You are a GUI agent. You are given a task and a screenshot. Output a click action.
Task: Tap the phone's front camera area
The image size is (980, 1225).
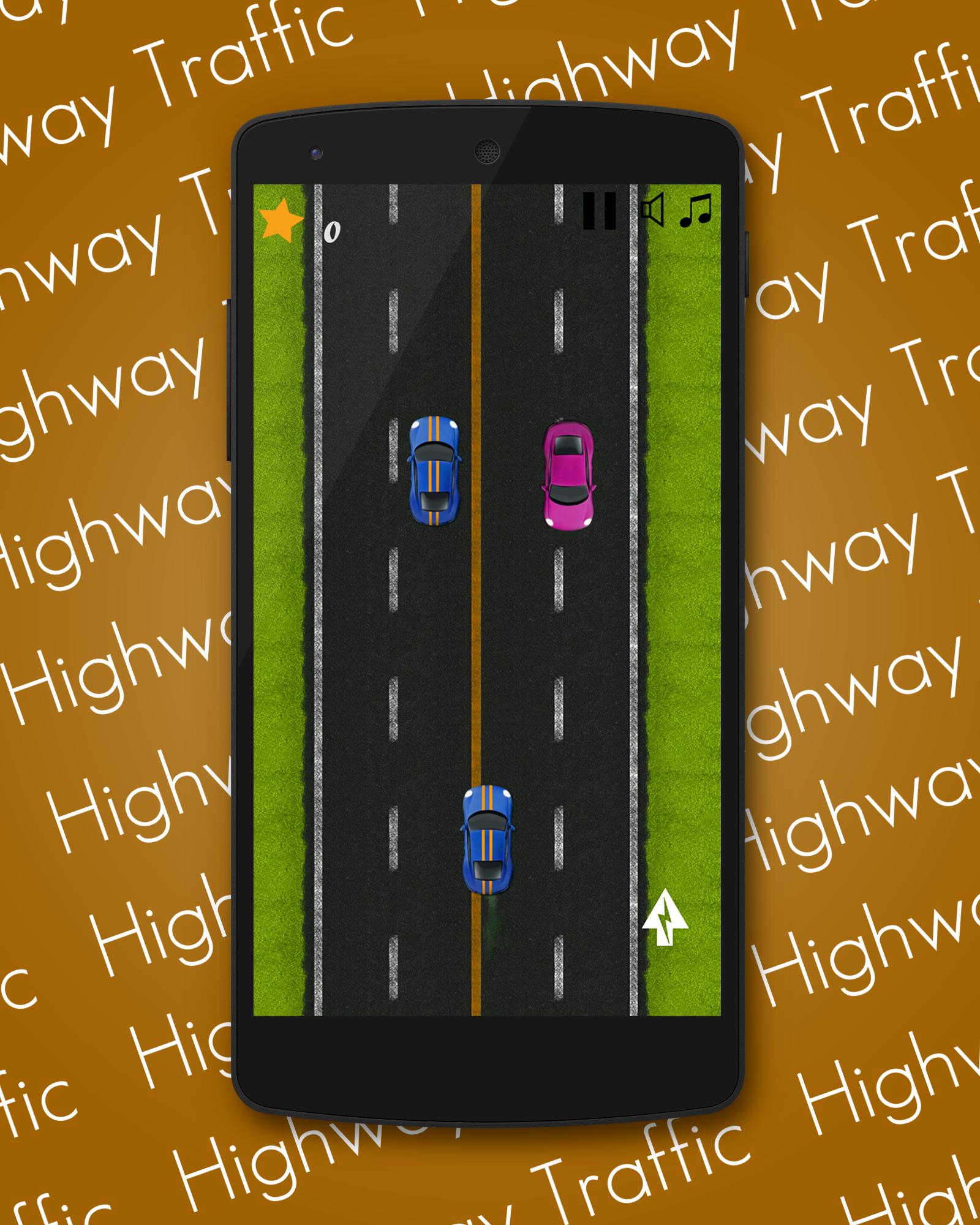point(314,152)
